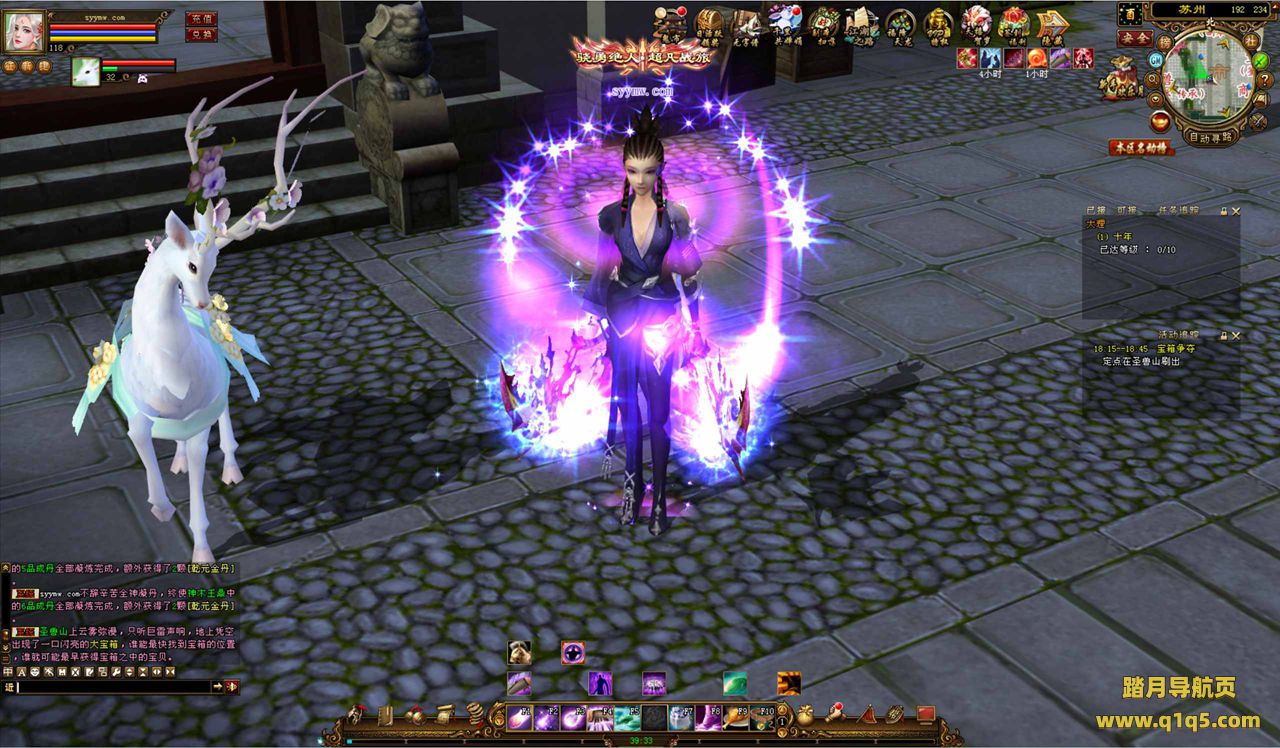1280x748 pixels.
Task: Select the white deer pet portrait
Action: 86,71
